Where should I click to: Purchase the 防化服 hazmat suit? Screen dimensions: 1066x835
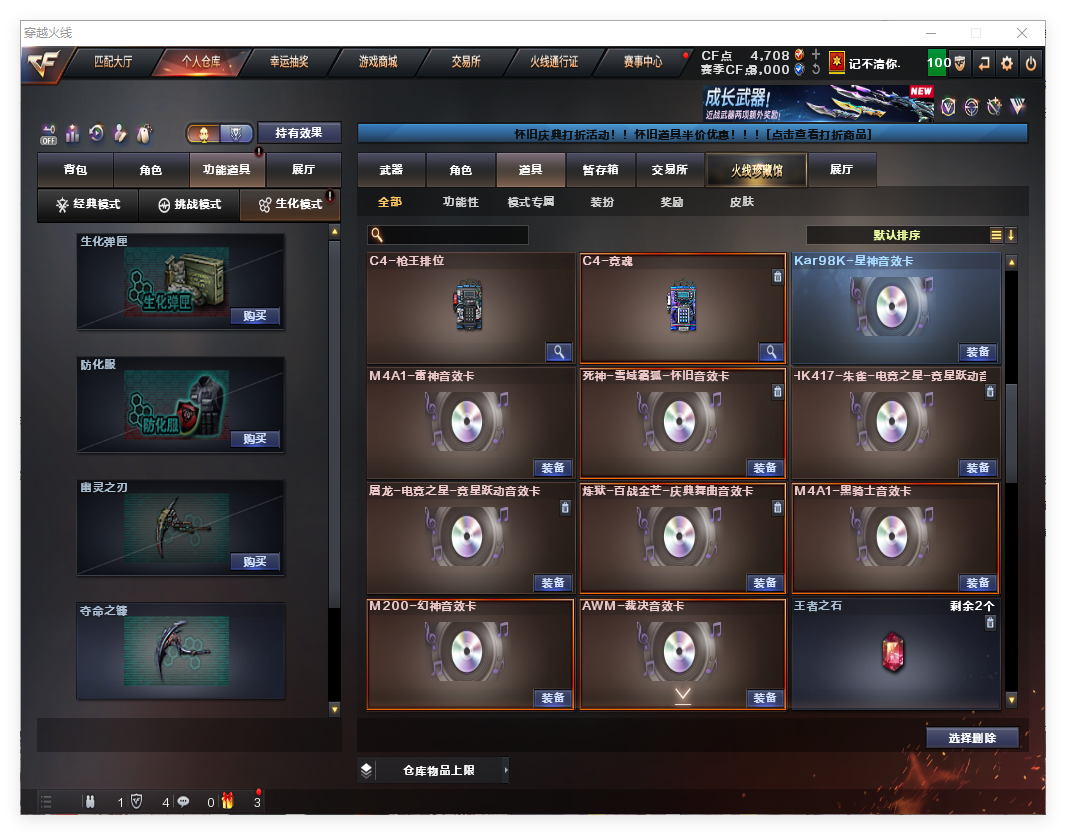[x=255, y=439]
